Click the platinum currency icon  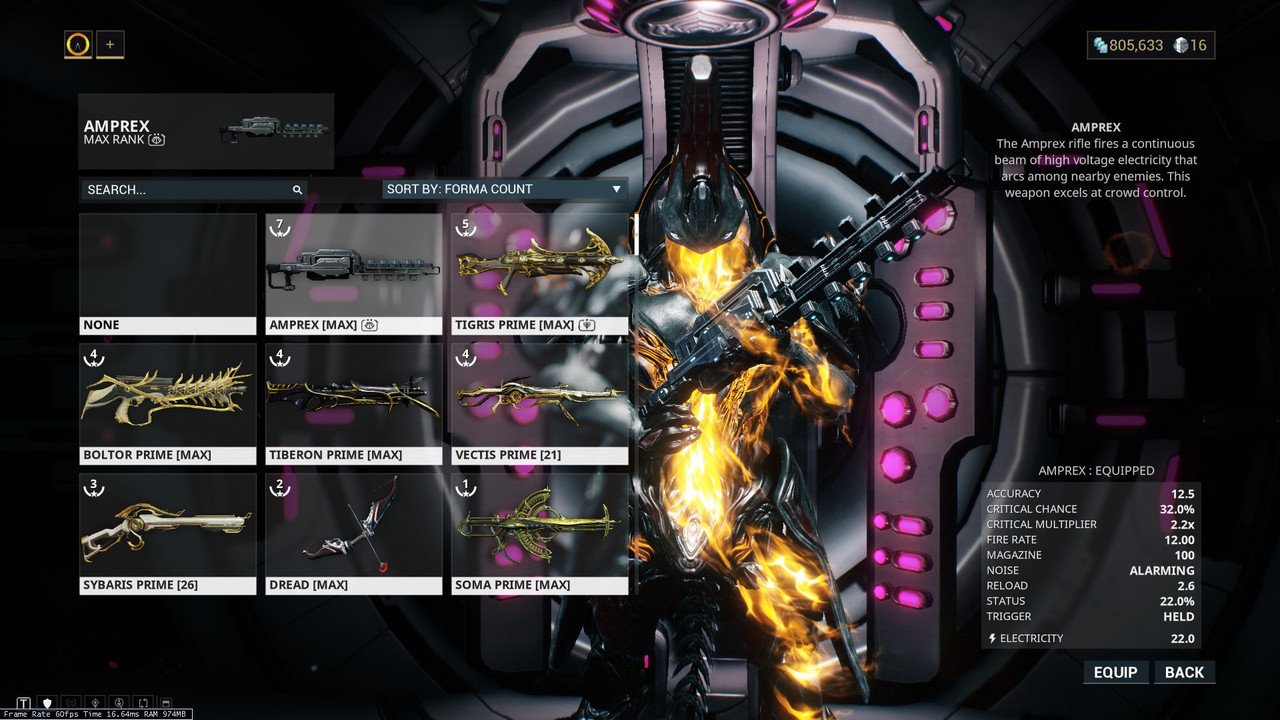[1180, 45]
